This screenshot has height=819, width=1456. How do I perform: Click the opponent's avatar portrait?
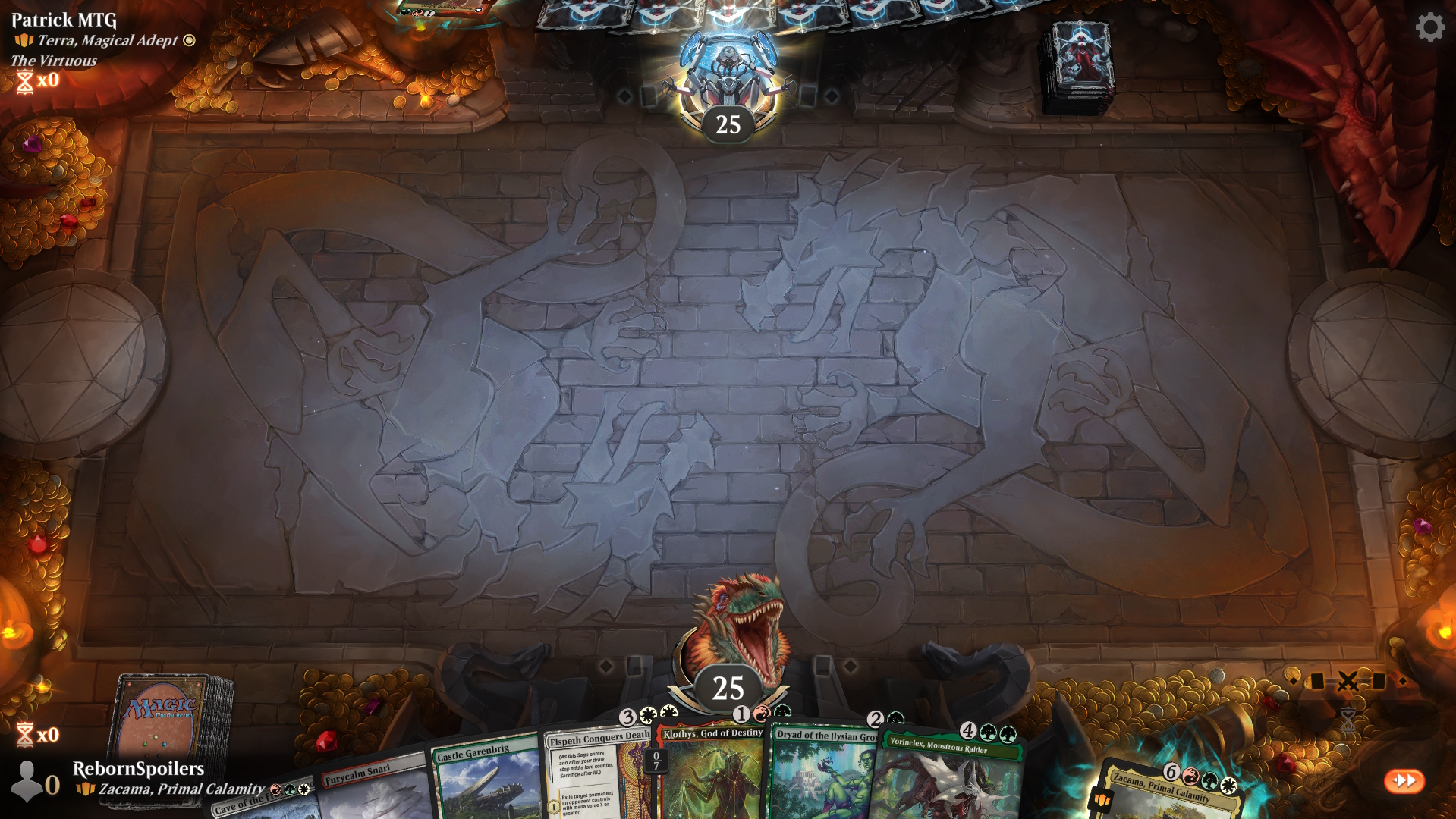(x=728, y=72)
